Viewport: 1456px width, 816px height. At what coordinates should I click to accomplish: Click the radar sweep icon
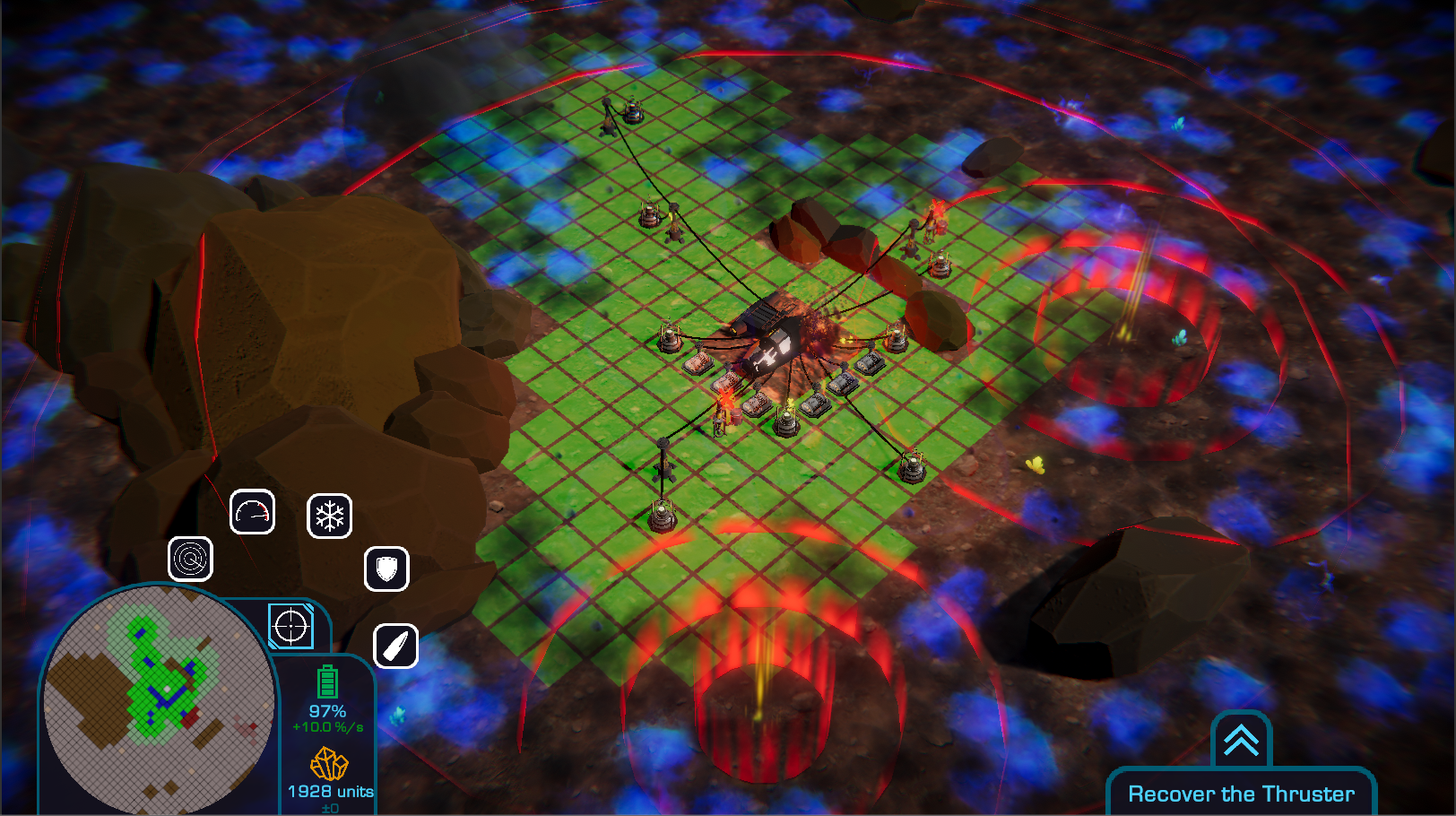[190, 560]
